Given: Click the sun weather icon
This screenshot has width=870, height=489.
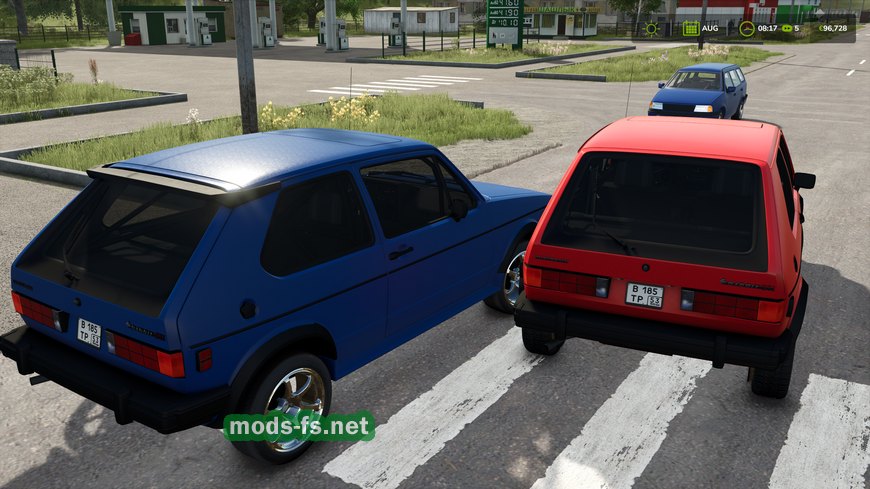Looking at the screenshot, I should pyautogui.click(x=651, y=28).
